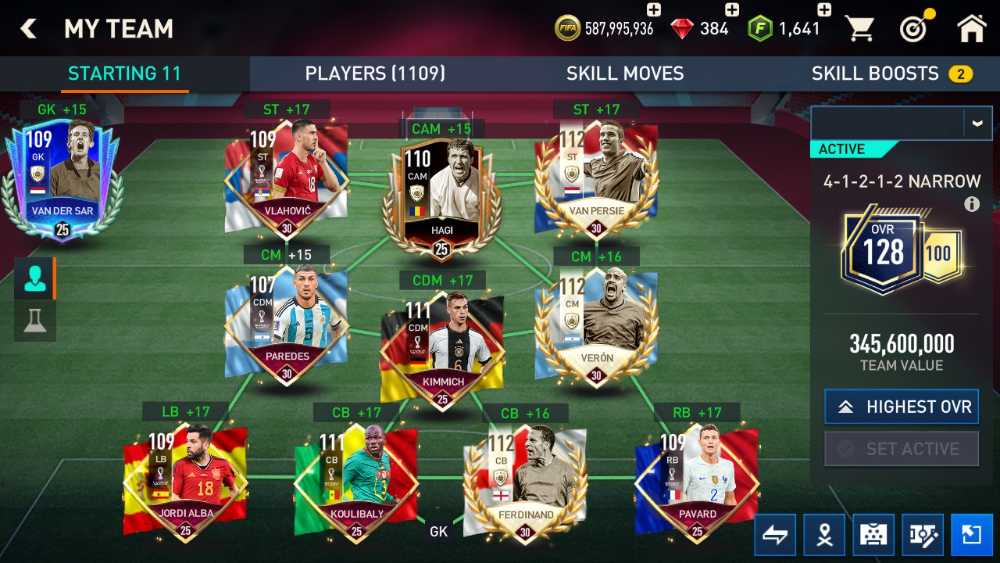The image size is (1000, 563).
Task: Select the Van der Sar goalkeeper card
Action: tap(62, 180)
